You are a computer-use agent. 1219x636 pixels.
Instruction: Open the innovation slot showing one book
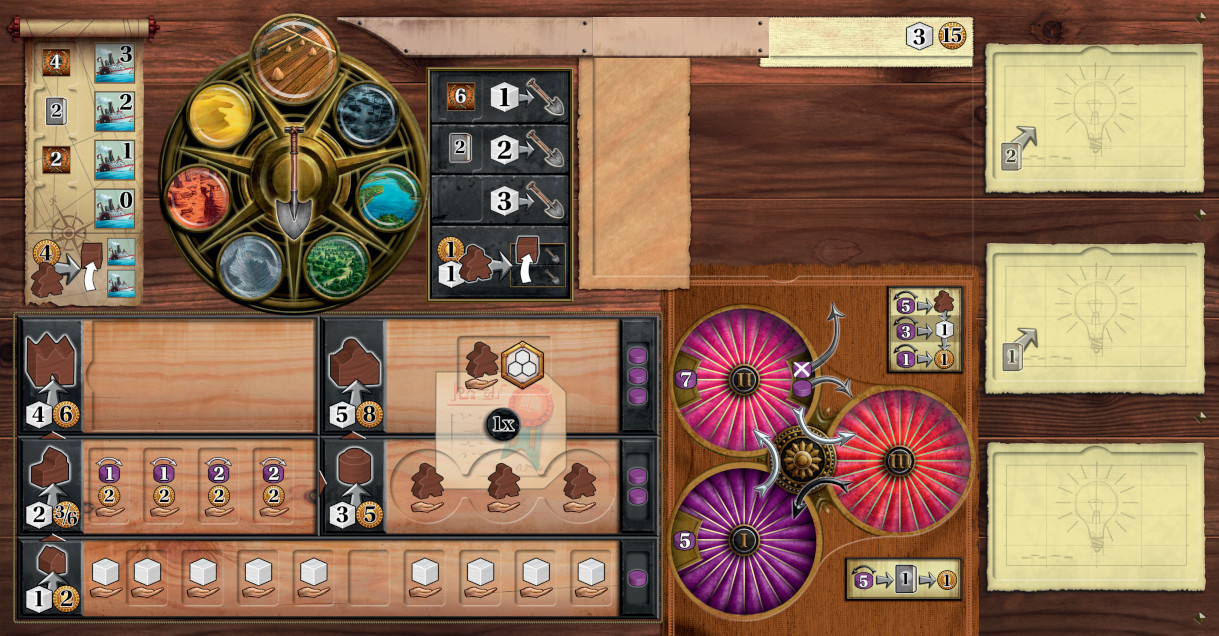click(1094, 318)
